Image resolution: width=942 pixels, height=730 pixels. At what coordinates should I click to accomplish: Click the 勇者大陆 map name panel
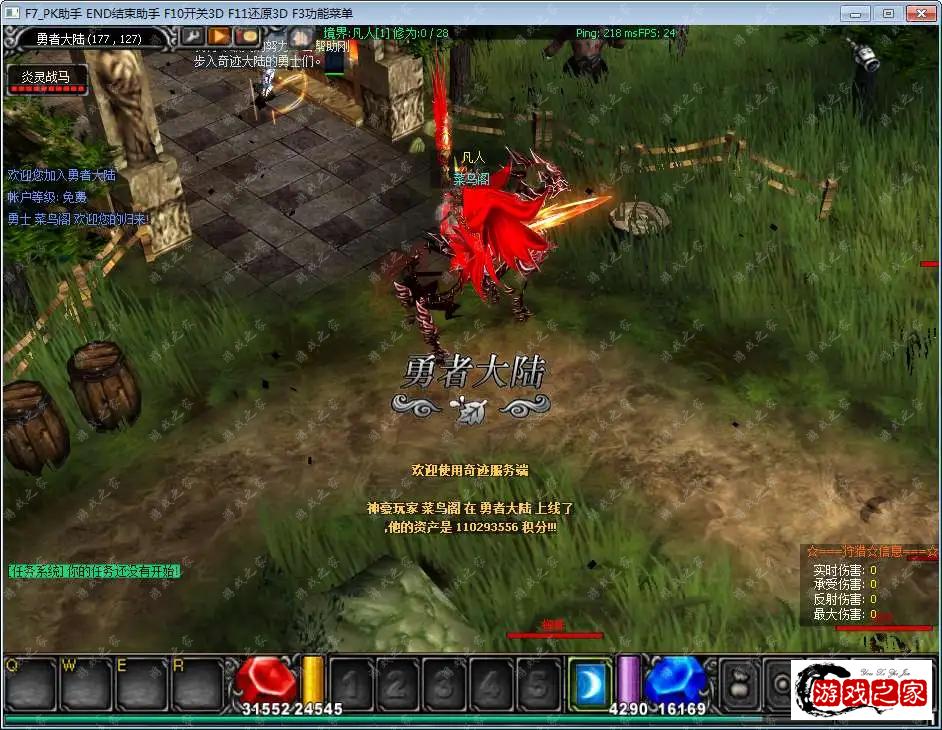87,38
